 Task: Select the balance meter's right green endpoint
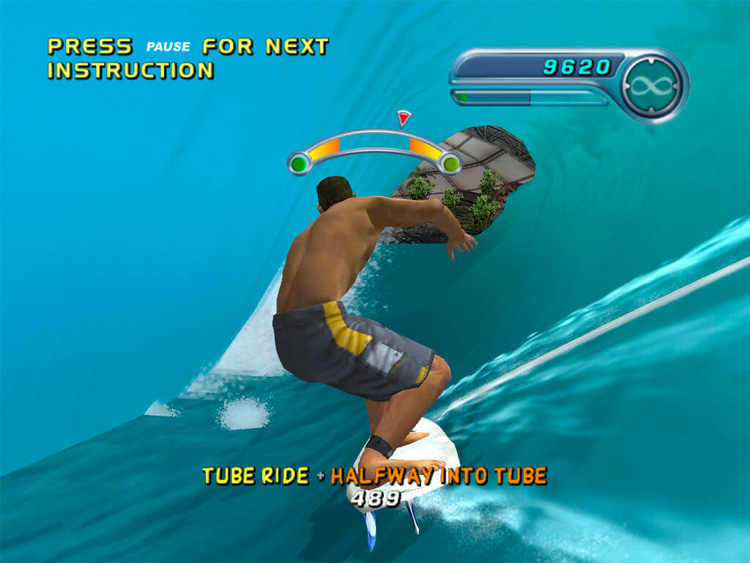(451, 162)
